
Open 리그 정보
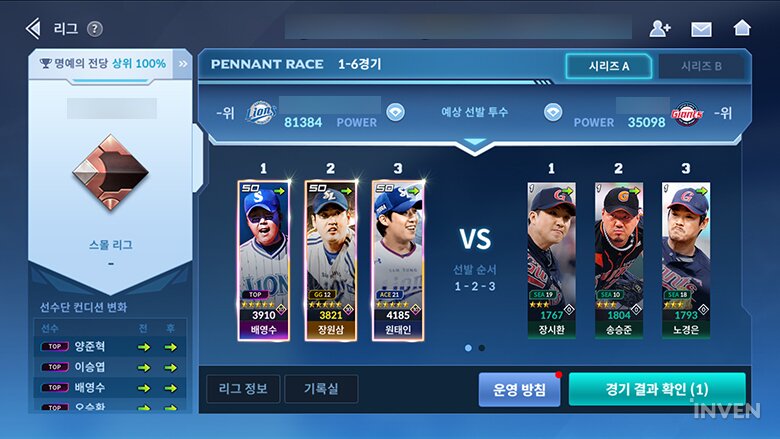pos(243,389)
